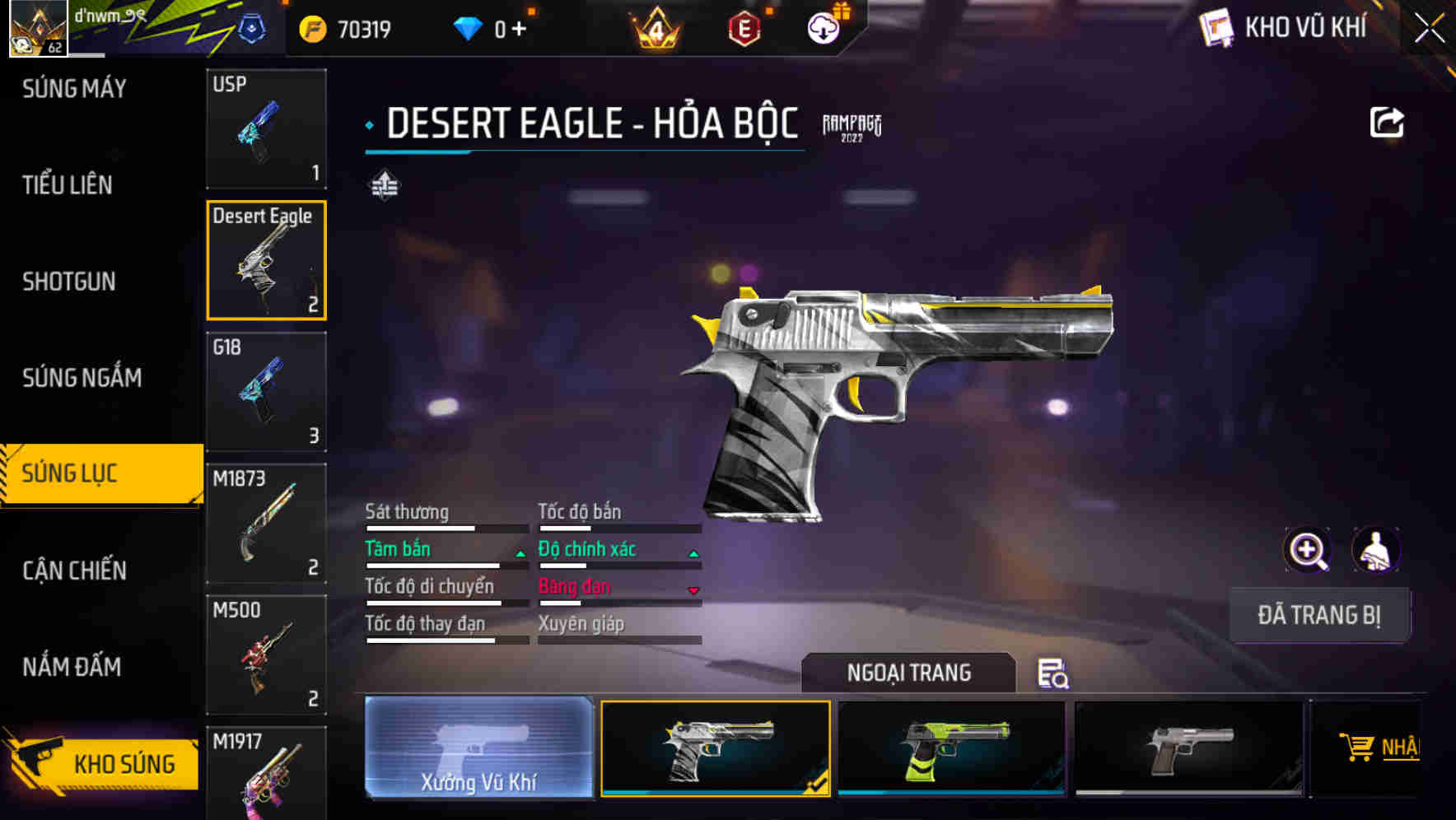Switch to the NGOẠI TRANG tab

click(x=909, y=673)
